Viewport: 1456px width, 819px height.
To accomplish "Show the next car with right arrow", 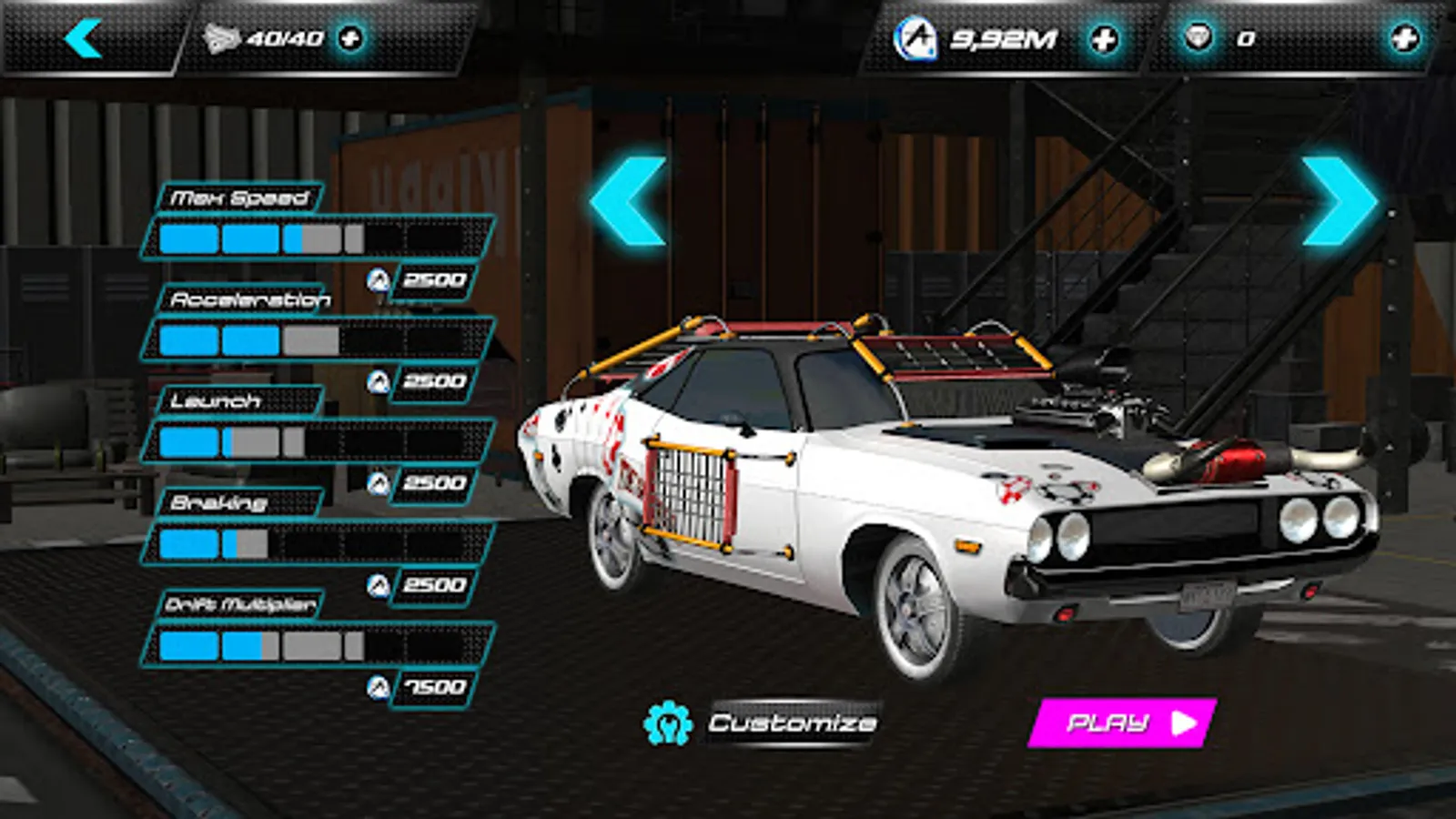I will [1339, 201].
